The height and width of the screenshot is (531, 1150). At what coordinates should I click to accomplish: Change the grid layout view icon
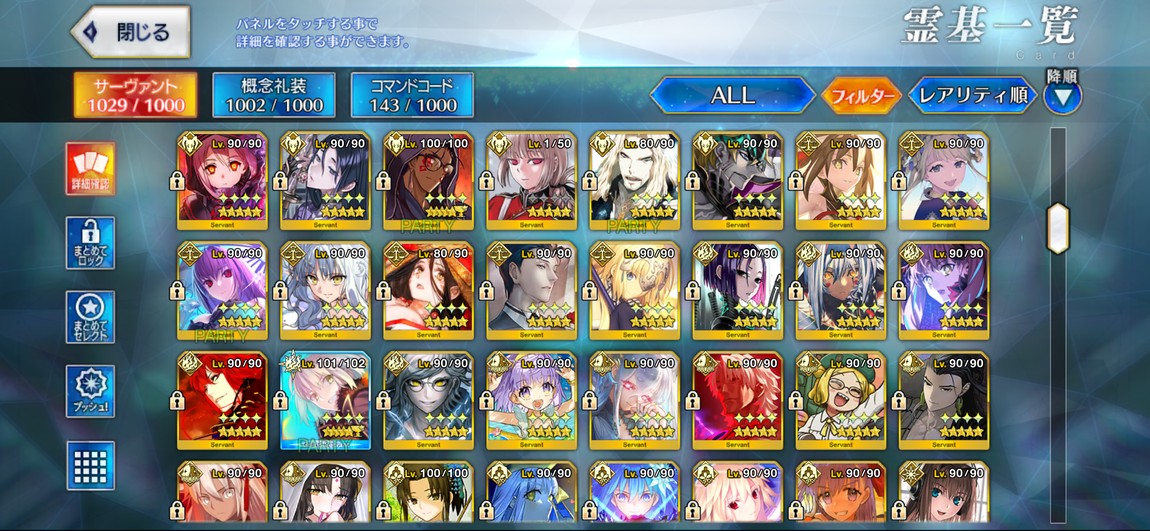pos(91,465)
